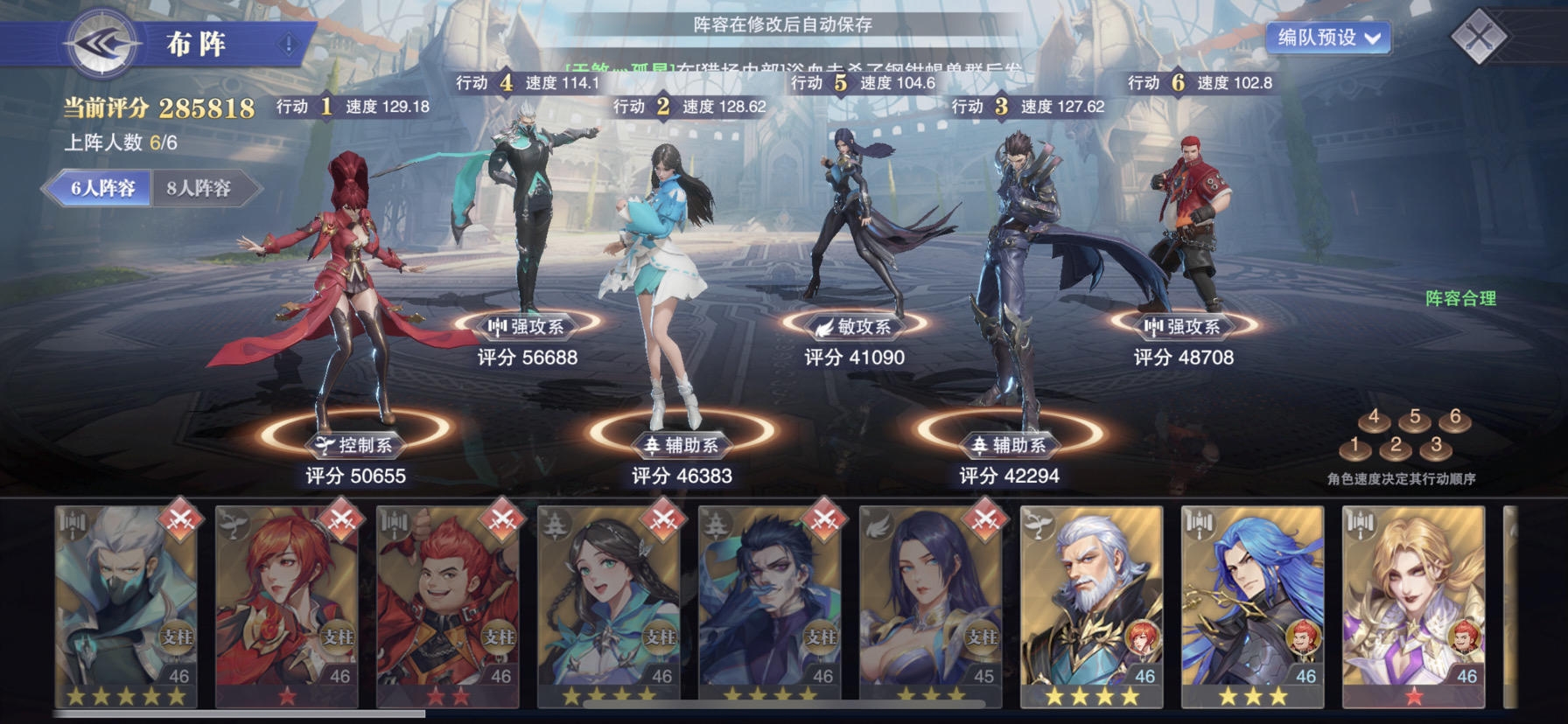1568x724 pixels.
Task: Choose the red-haired woman hero card
Action: pos(287,605)
